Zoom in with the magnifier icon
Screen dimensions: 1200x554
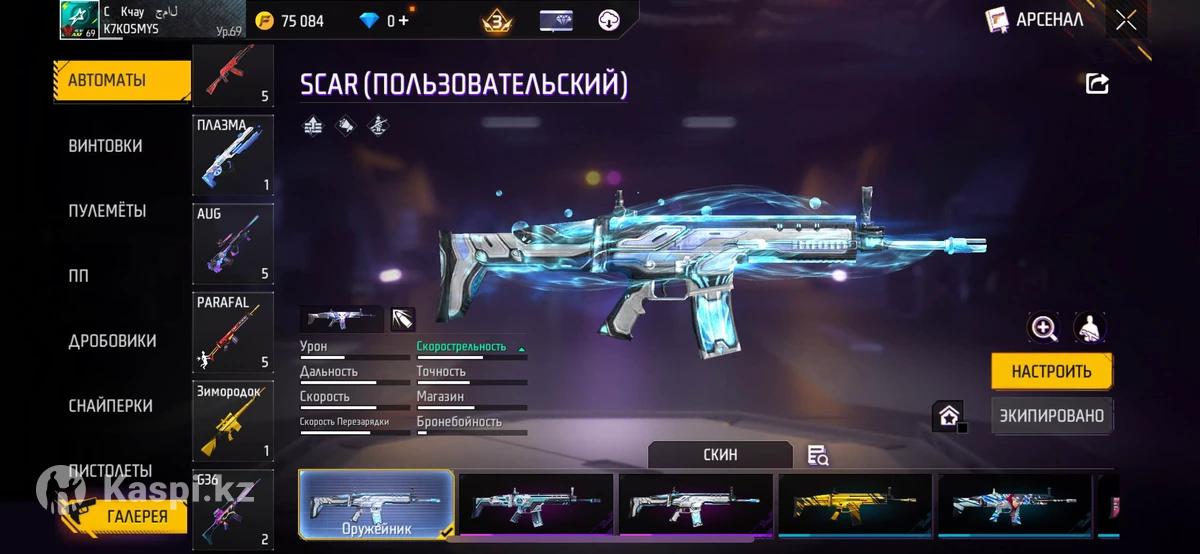1044,328
